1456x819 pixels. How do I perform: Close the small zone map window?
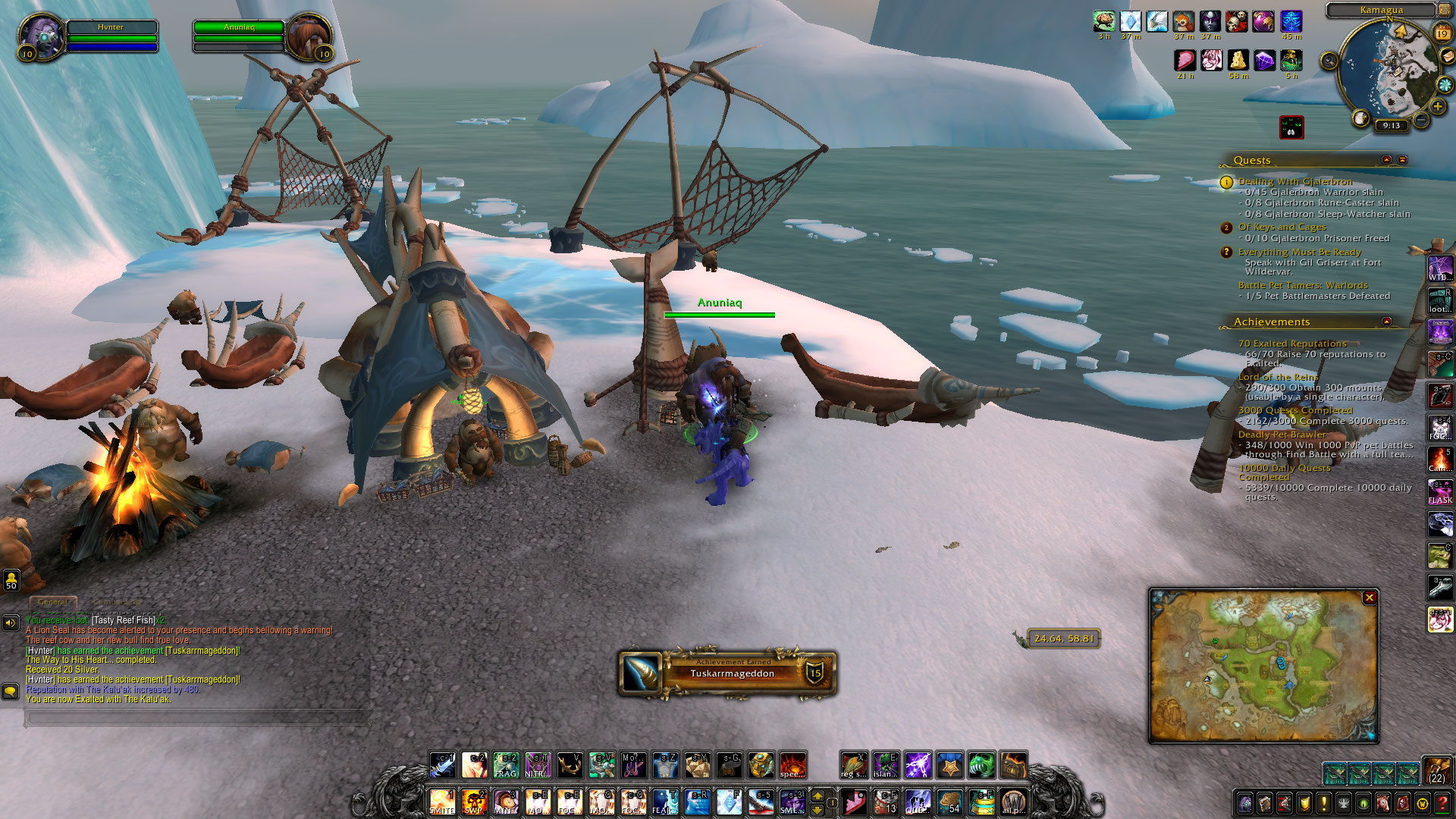point(1370,598)
